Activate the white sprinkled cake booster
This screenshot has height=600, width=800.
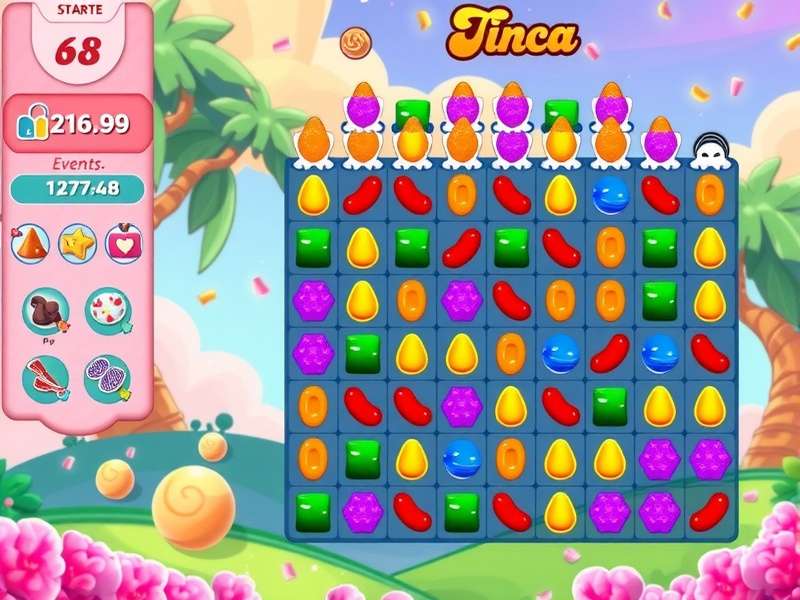(x=107, y=311)
